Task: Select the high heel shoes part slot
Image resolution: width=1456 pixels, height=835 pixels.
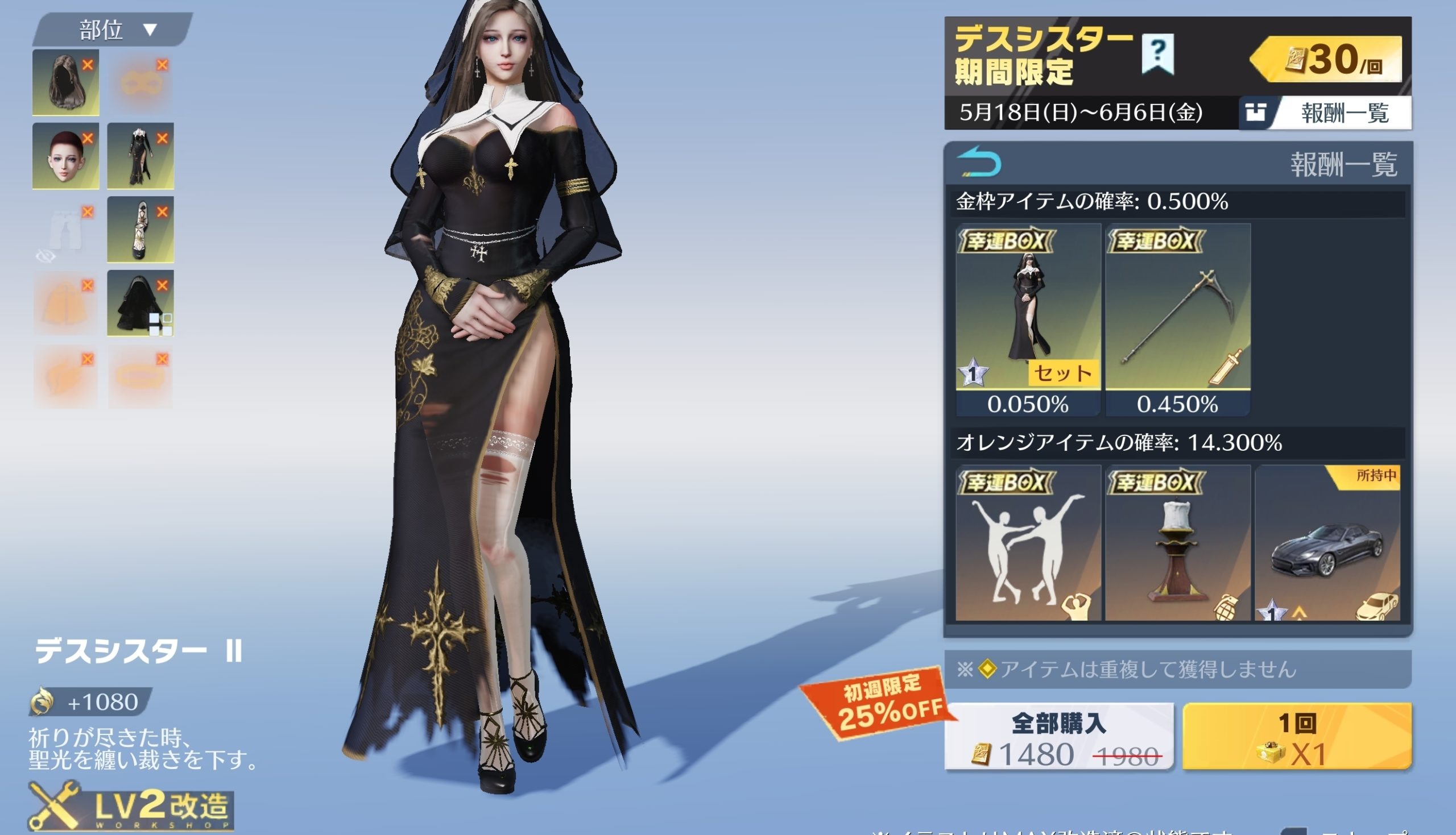Action: [139, 230]
